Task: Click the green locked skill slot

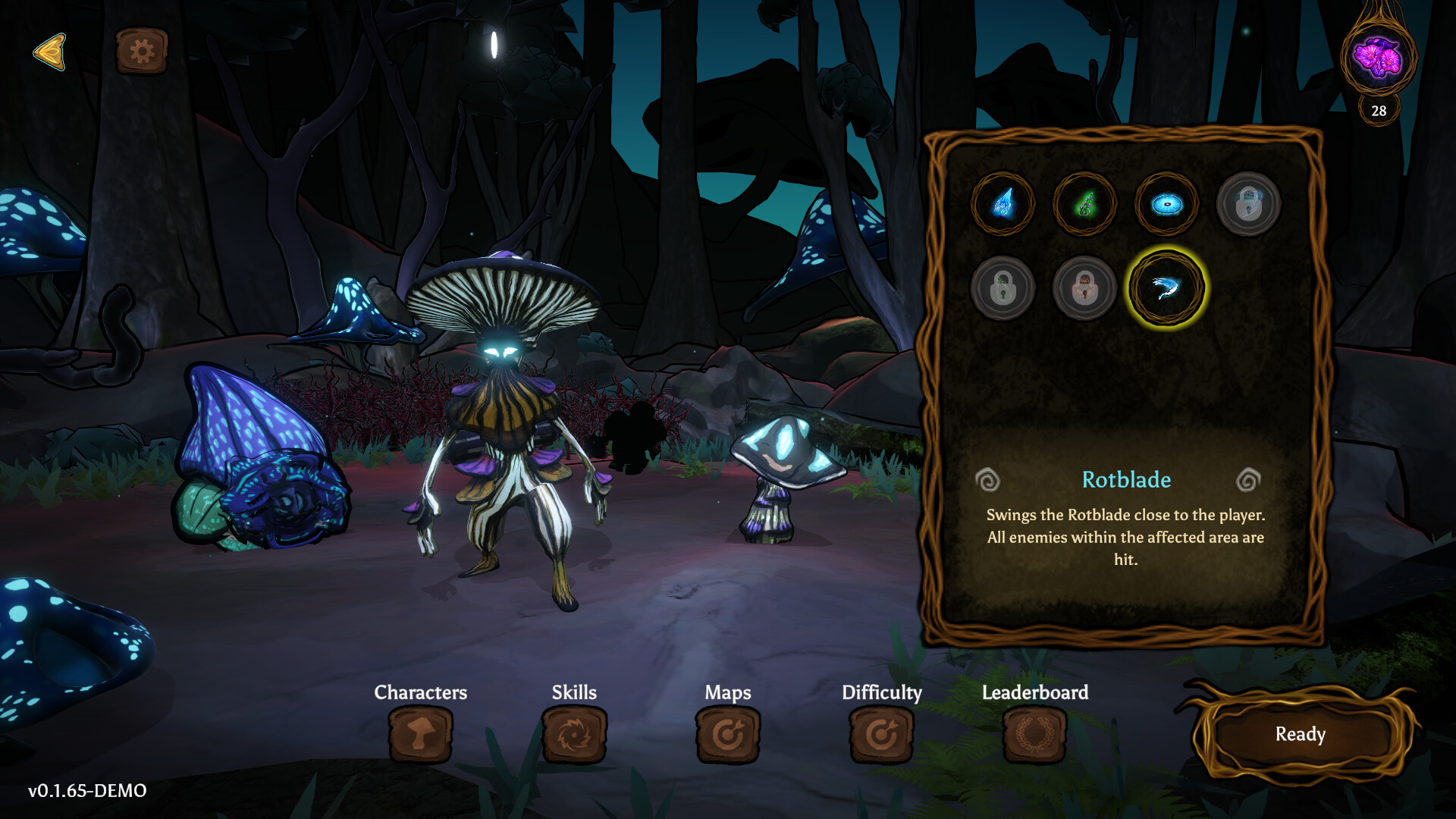Action: click(x=1004, y=288)
